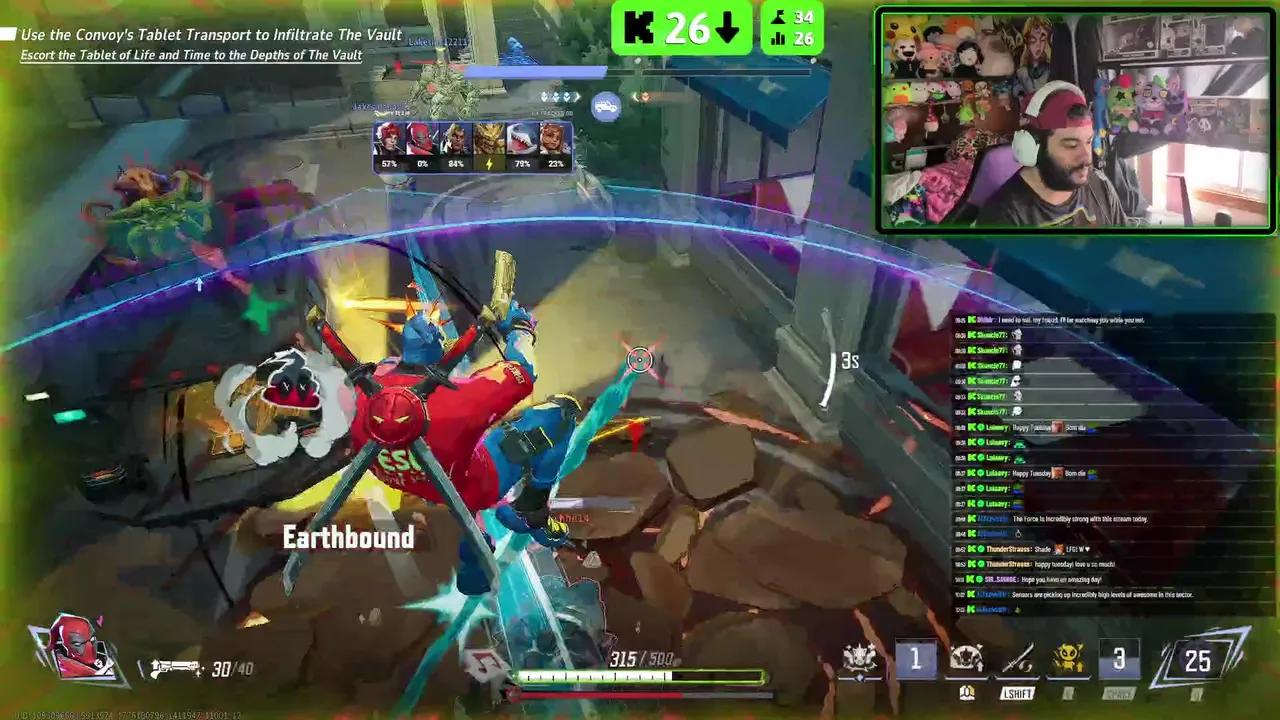The image size is (1280, 720).
Task: Select the ultimate ability icon showing 25
Action: [1197, 660]
